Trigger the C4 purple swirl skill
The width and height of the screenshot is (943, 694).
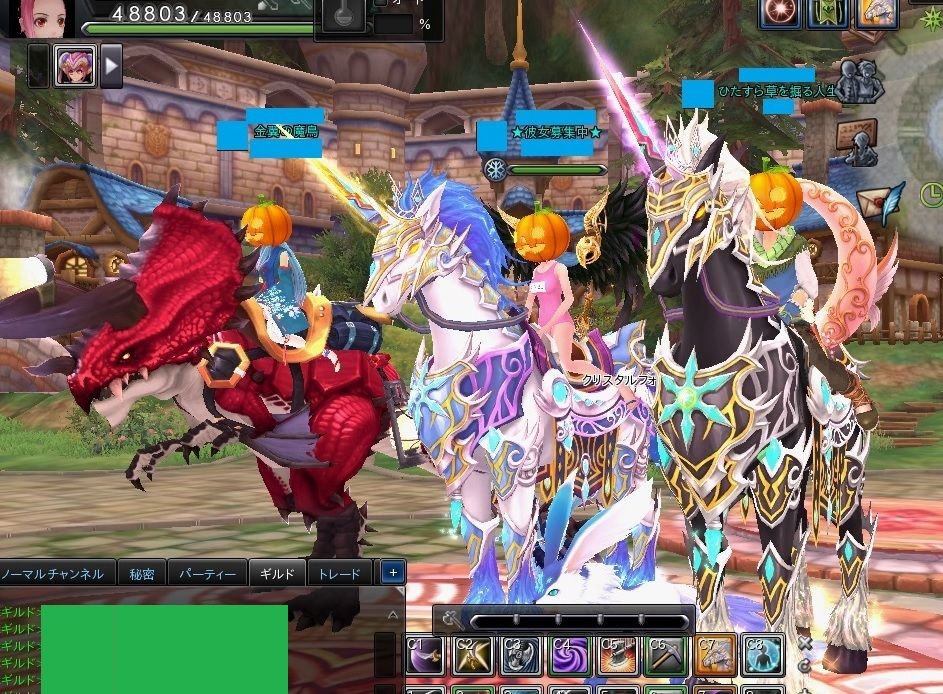pos(568,655)
